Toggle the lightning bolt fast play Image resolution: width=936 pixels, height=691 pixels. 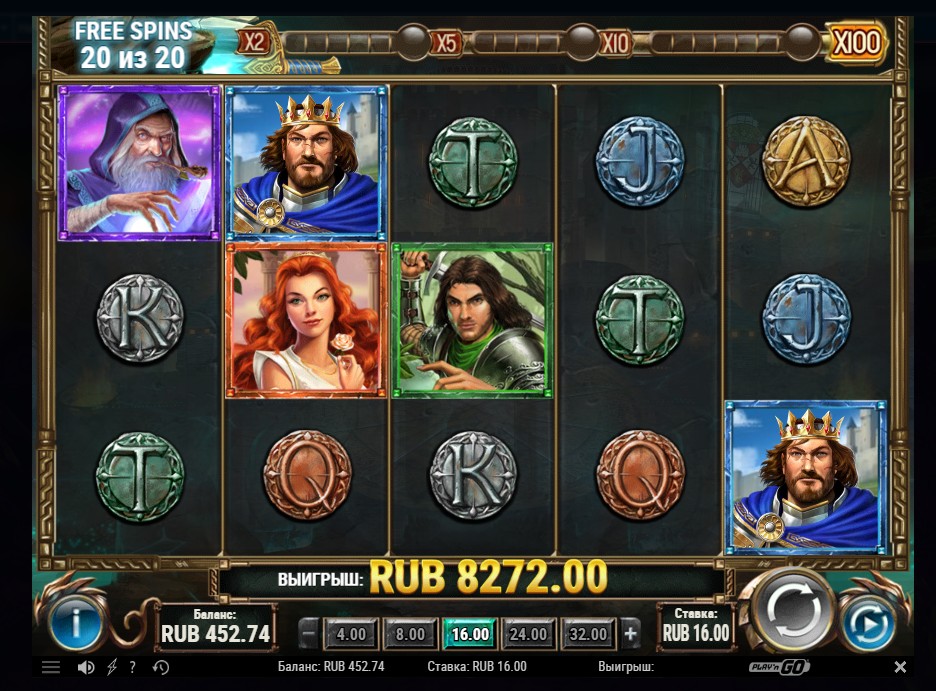tap(112, 667)
